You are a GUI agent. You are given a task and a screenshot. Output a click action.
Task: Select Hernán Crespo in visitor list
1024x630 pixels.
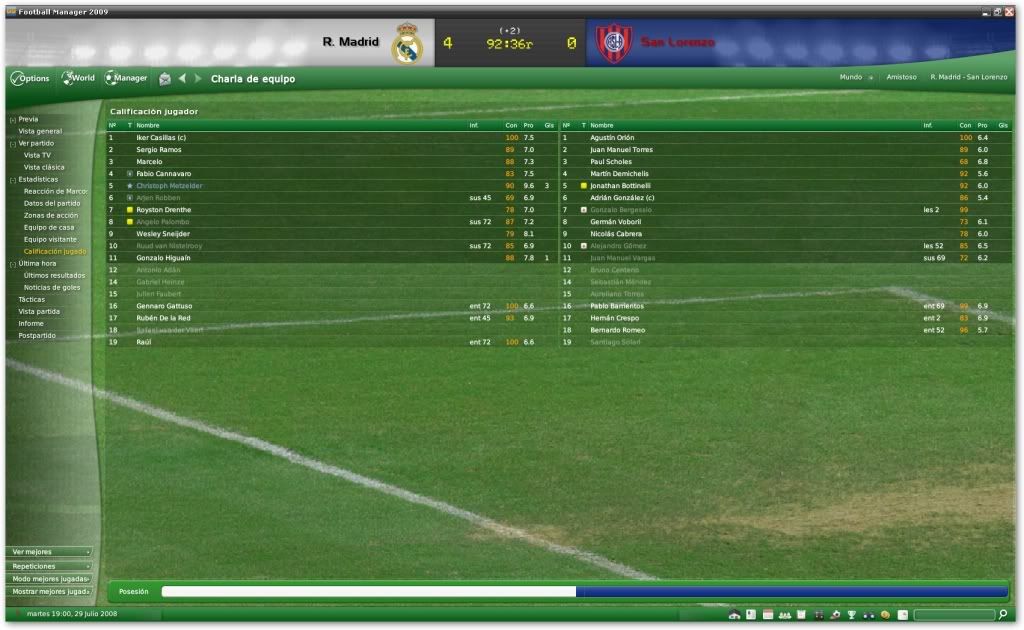pos(617,317)
